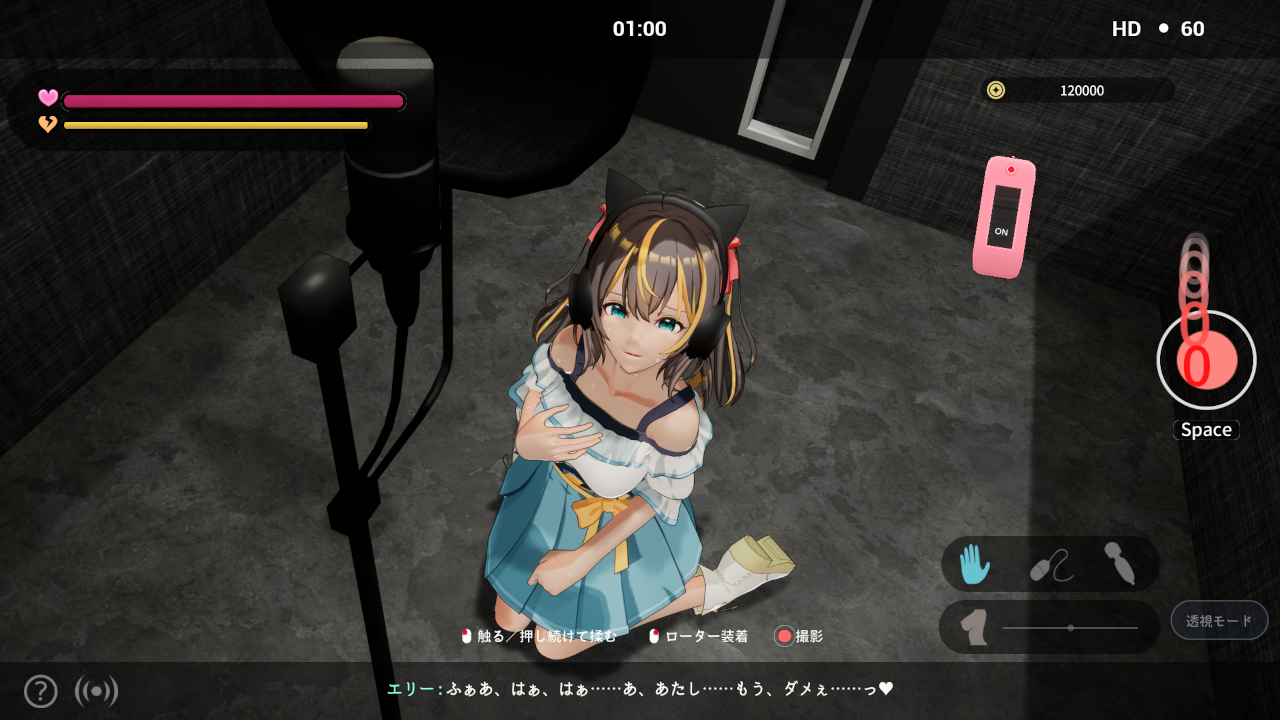The height and width of the screenshot is (720, 1280).
Task: Pick the wand massager tool
Action: coord(1119,563)
